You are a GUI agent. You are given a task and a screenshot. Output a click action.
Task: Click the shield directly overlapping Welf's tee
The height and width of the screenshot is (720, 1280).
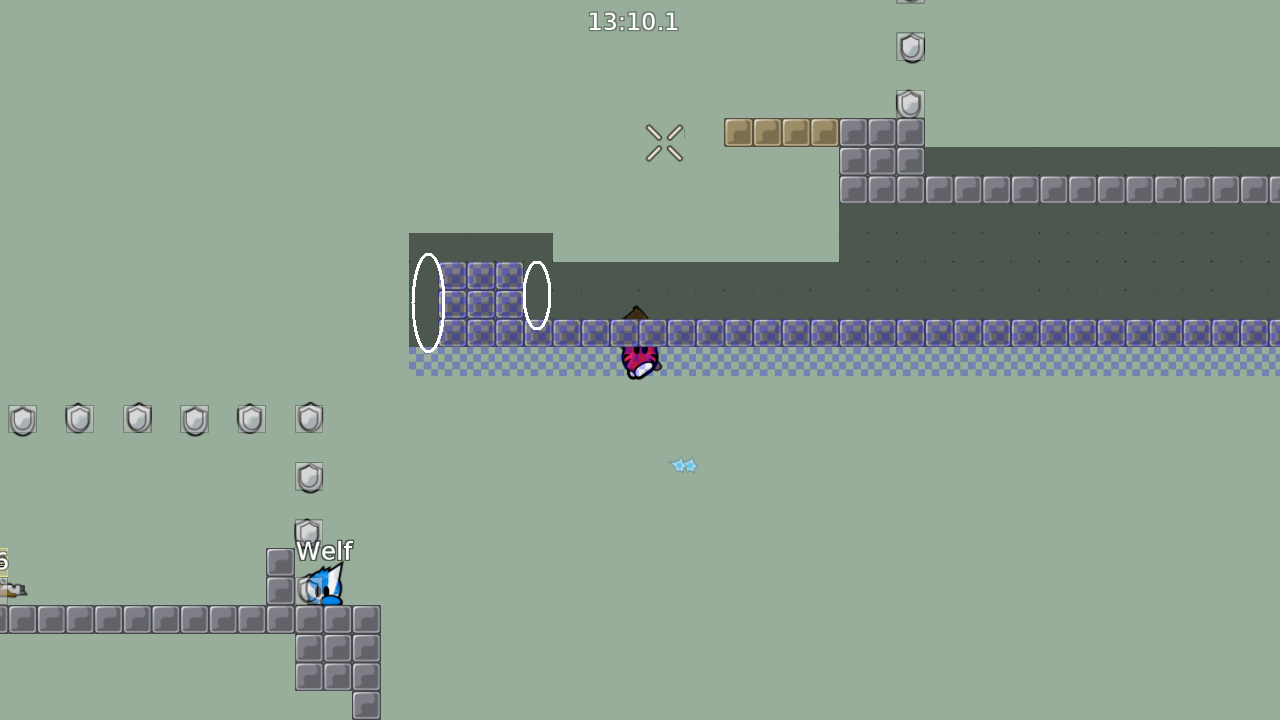tap(309, 590)
